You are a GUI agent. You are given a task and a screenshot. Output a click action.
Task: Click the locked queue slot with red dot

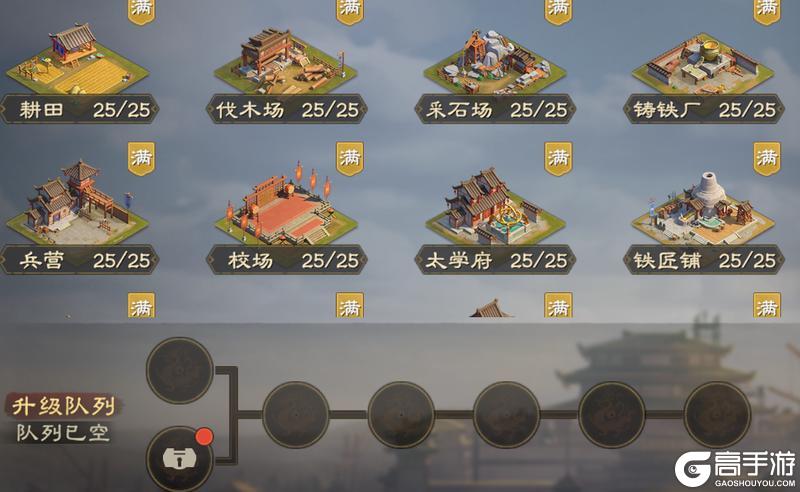pyautogui.click(x=180, y=458)
